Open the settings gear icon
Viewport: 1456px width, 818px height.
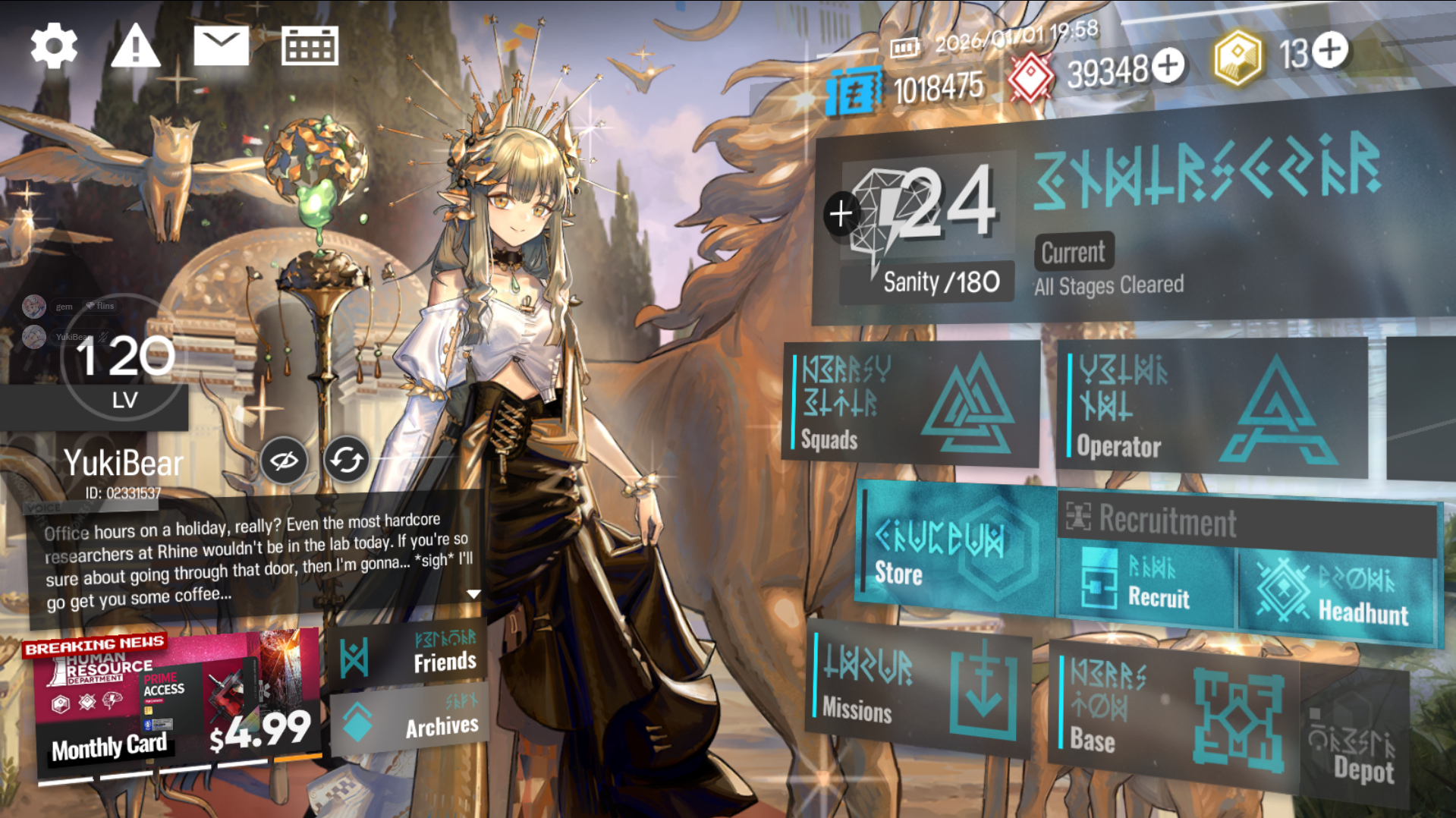[54, 46]
